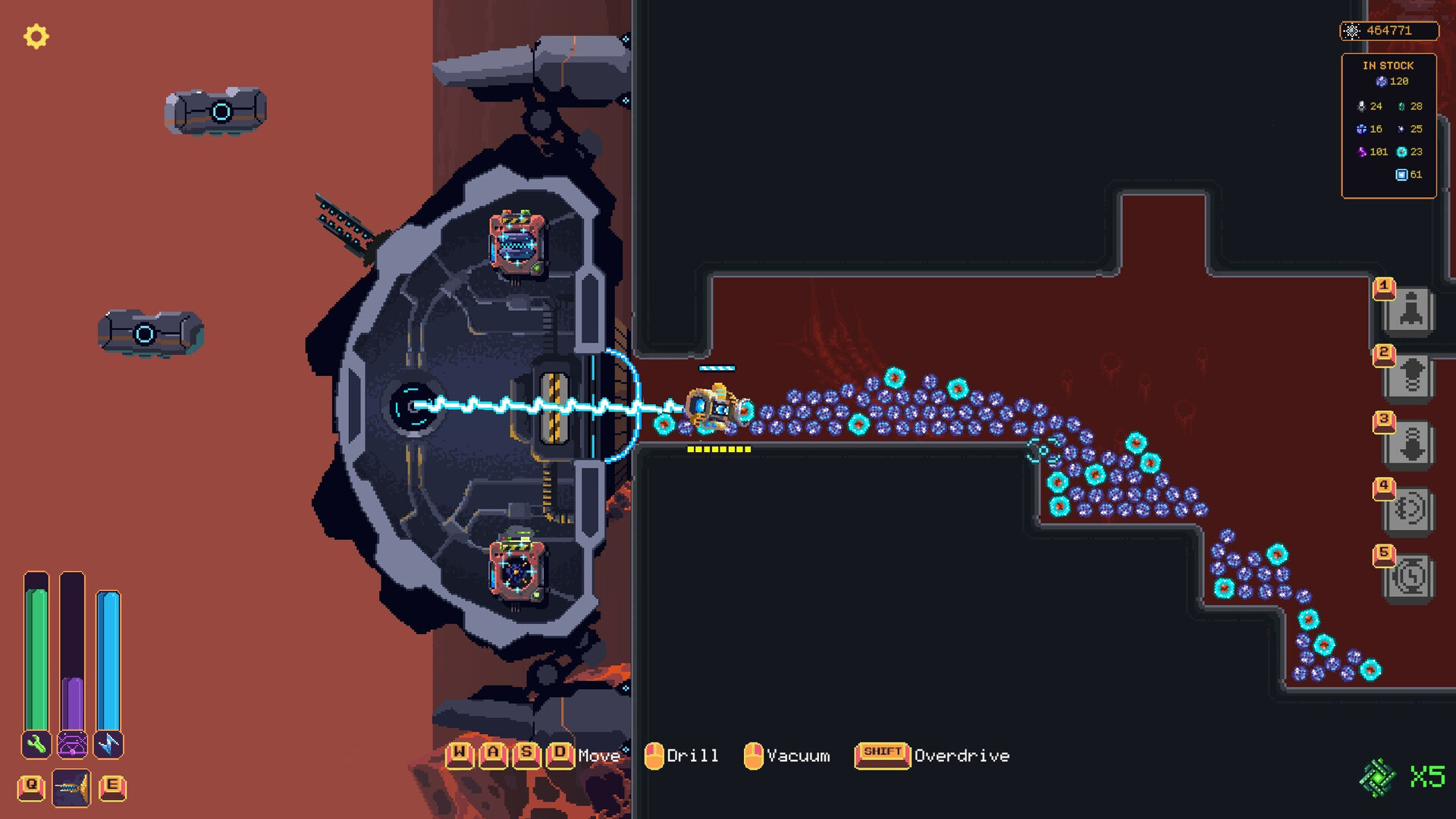The width and height of the screenshot is (1456, 819).
Task: Click the drill tool thumbnail between Q and E
Action: click(x=71, y=787)
